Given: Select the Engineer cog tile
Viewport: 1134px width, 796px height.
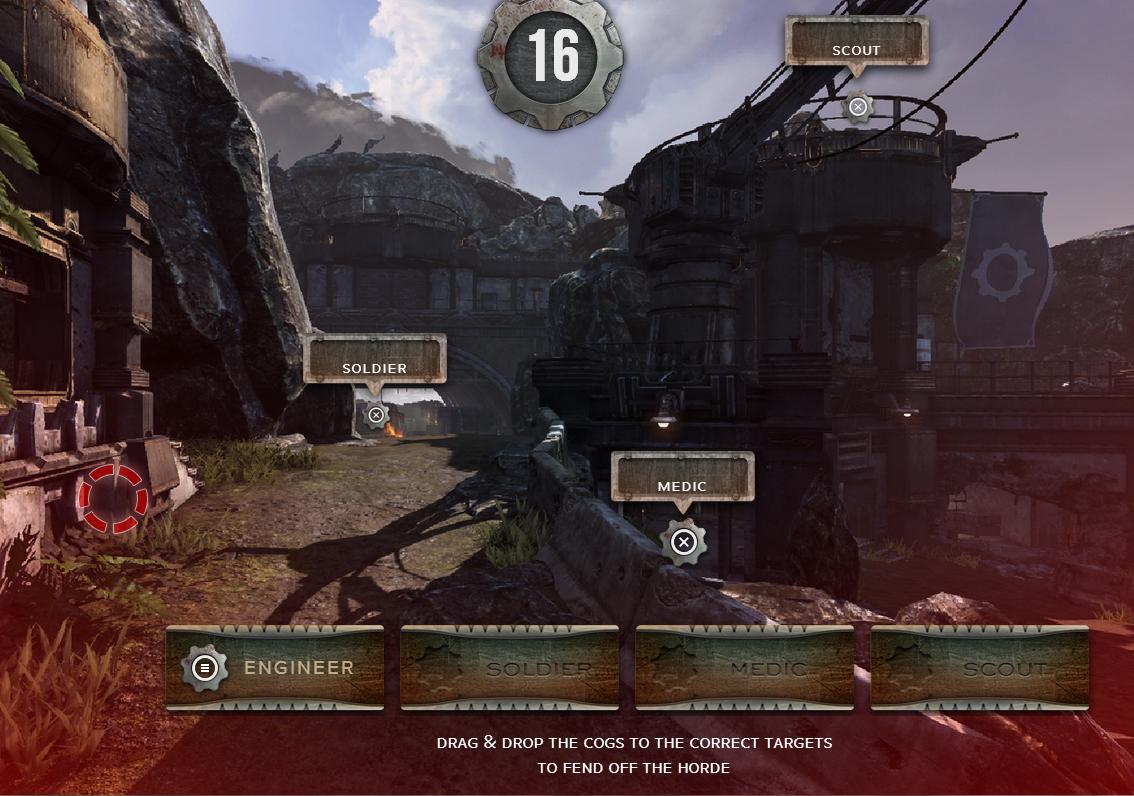Looking at the screenshot, I should pyautogui.click(x=275, y=668).
